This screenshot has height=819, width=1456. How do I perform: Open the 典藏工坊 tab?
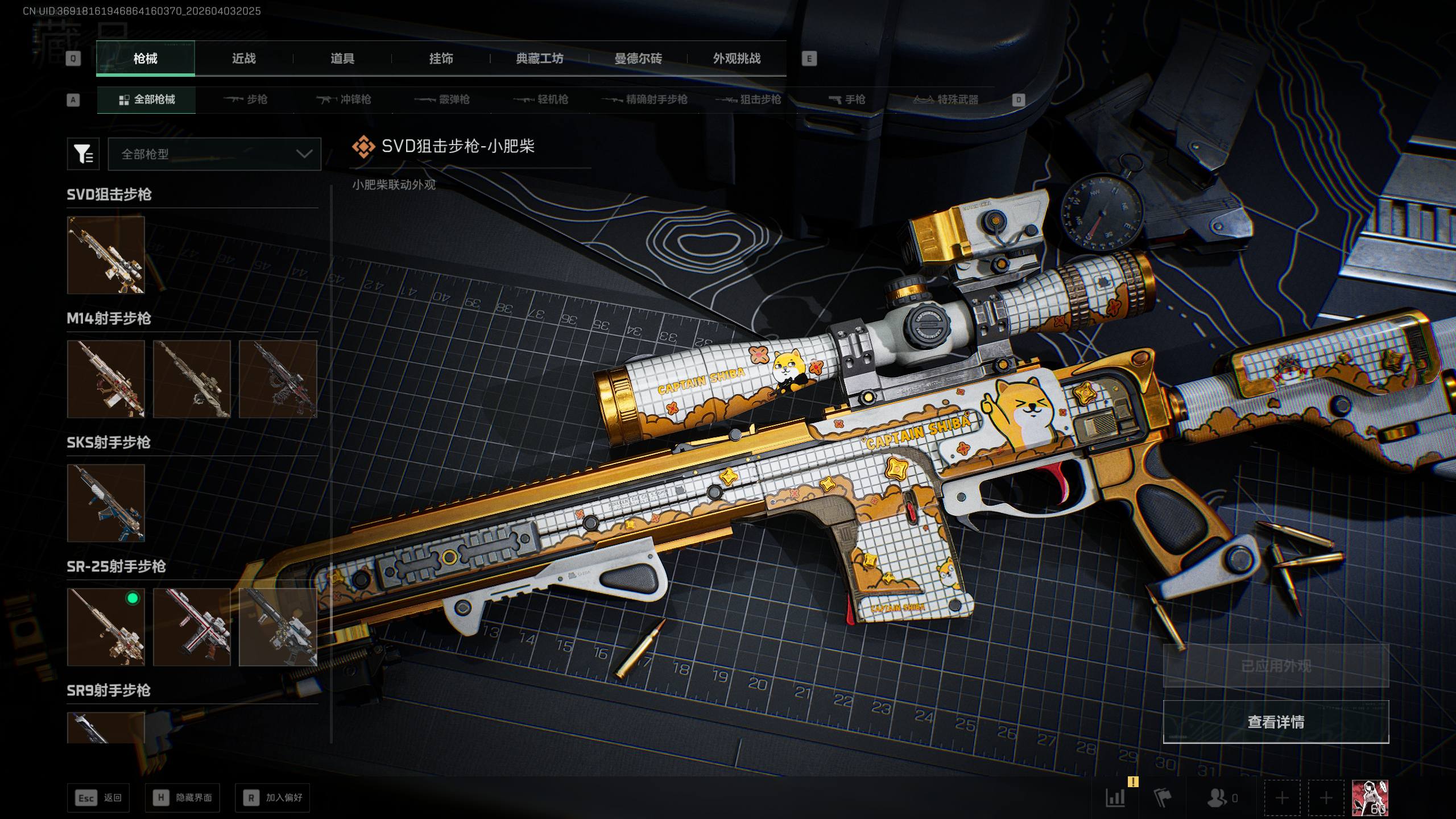click(x=539, y=59)
